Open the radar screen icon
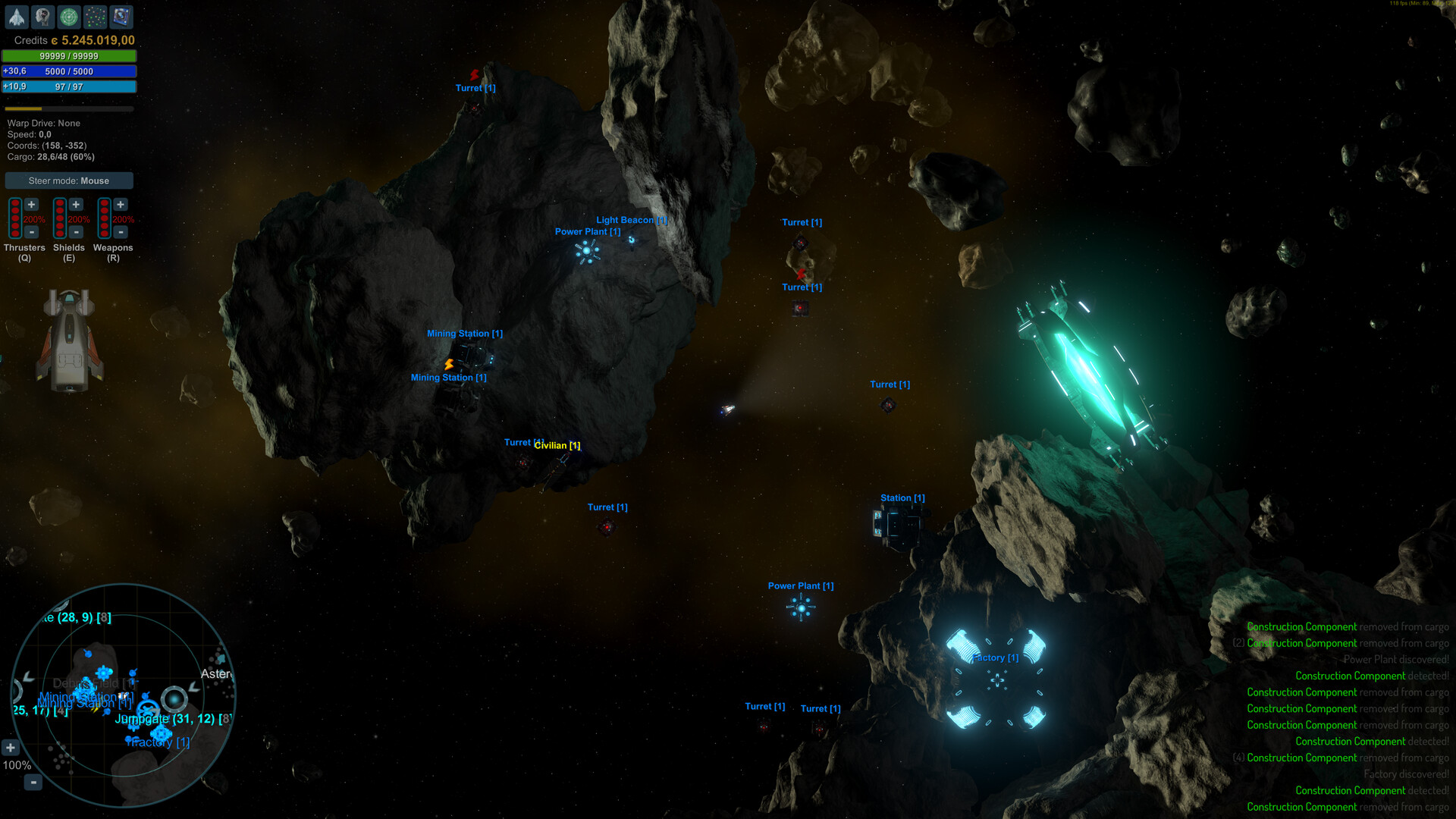Screen dimensions: 1456x819 pos(67,17)
